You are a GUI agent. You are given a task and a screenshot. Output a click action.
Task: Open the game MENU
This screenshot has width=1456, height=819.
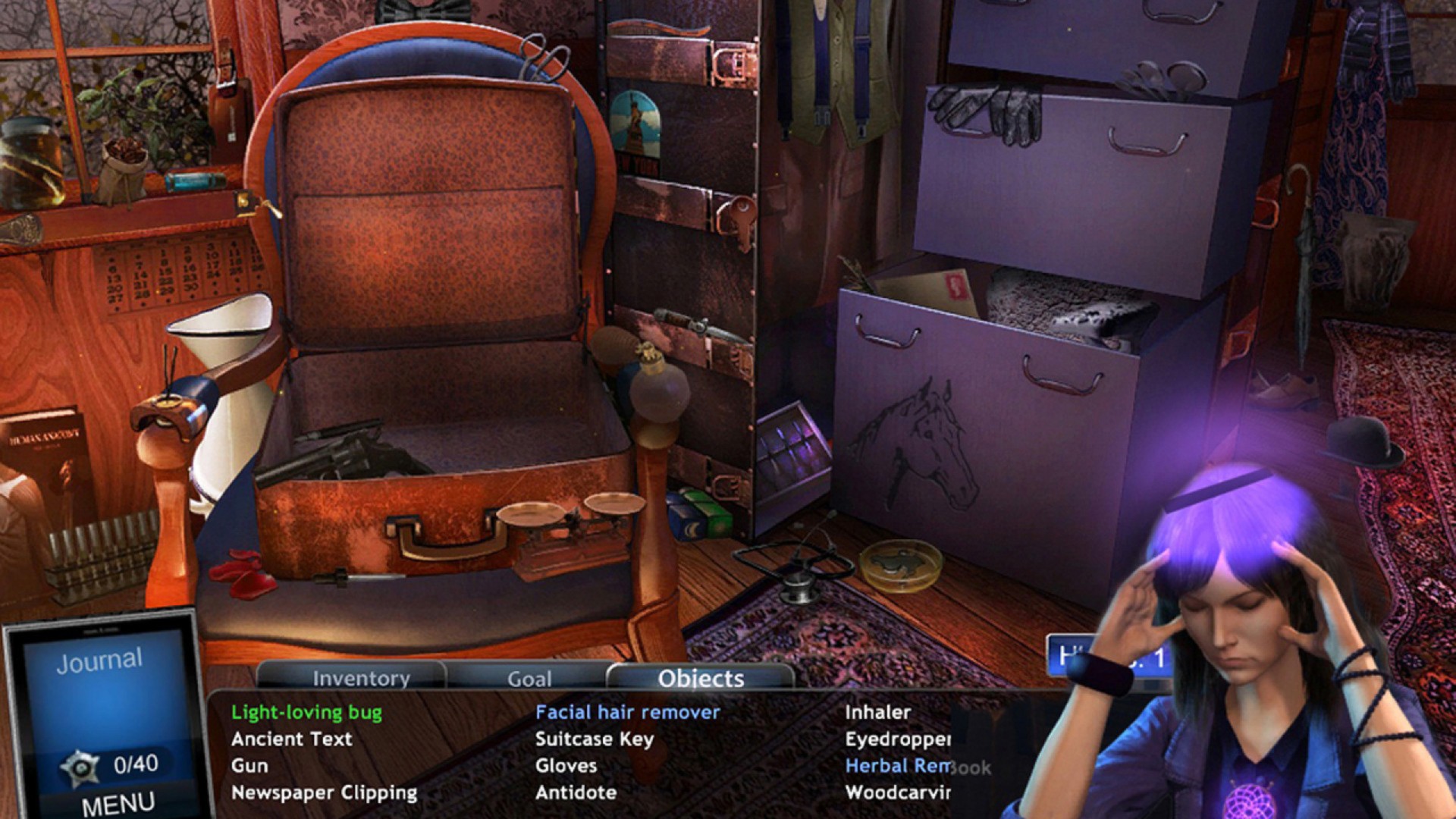[x=118, y=804]
